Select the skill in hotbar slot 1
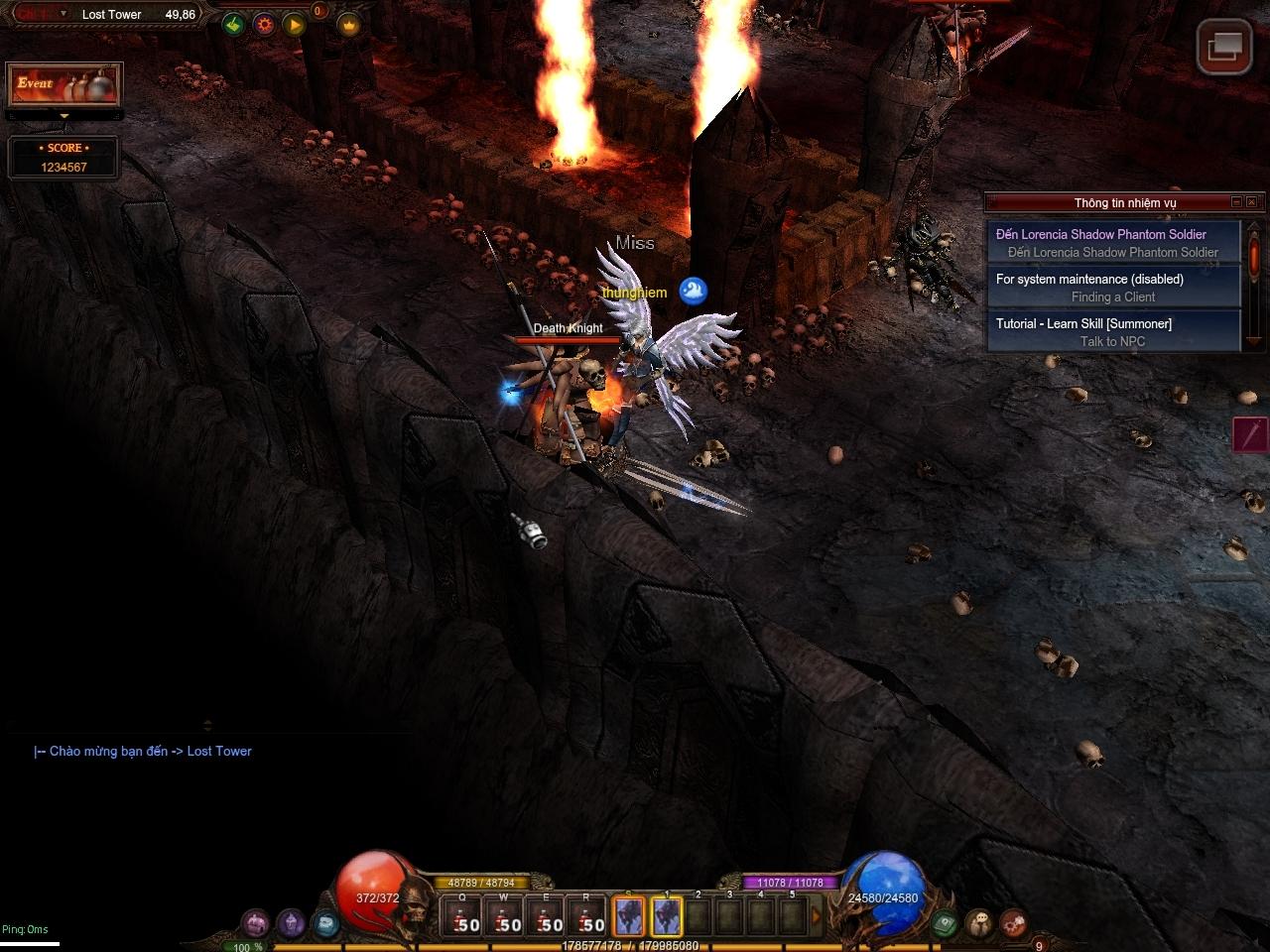The height and width of the screenshot is (952, 1270). coord(667,917)
